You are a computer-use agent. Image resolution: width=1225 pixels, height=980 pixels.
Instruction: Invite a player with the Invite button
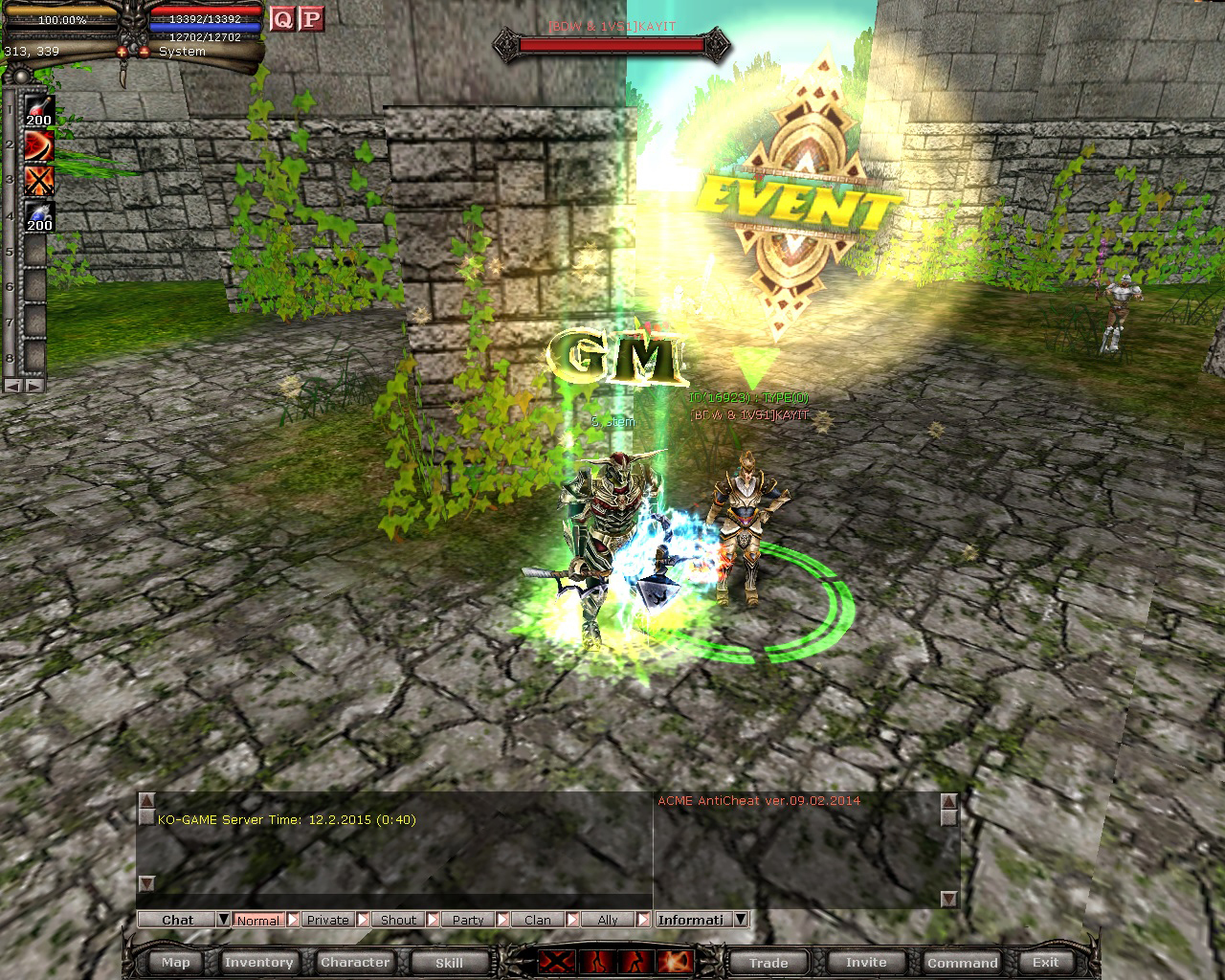866,963
